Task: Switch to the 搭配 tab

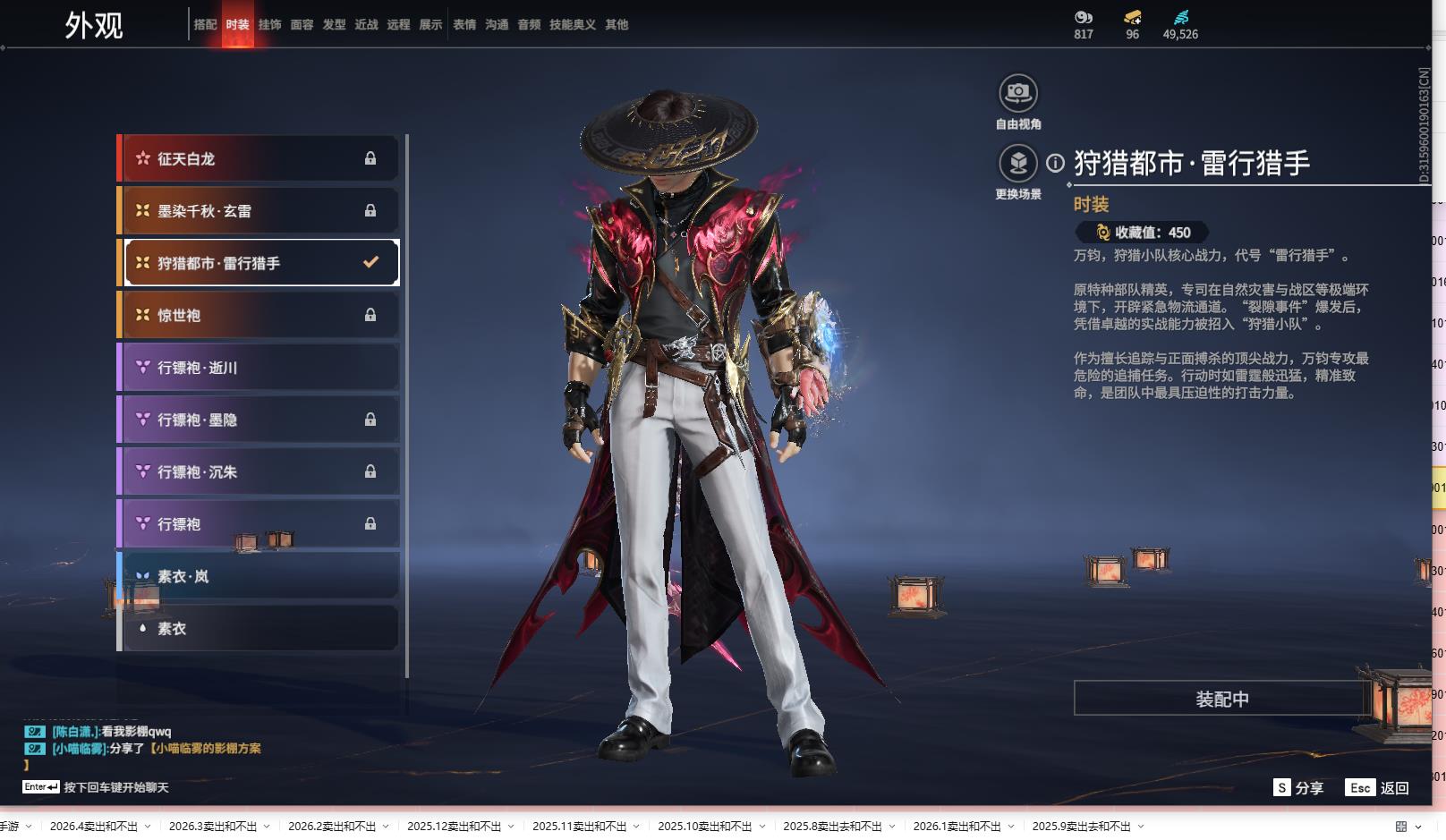Action: click(x=205, y=25)
